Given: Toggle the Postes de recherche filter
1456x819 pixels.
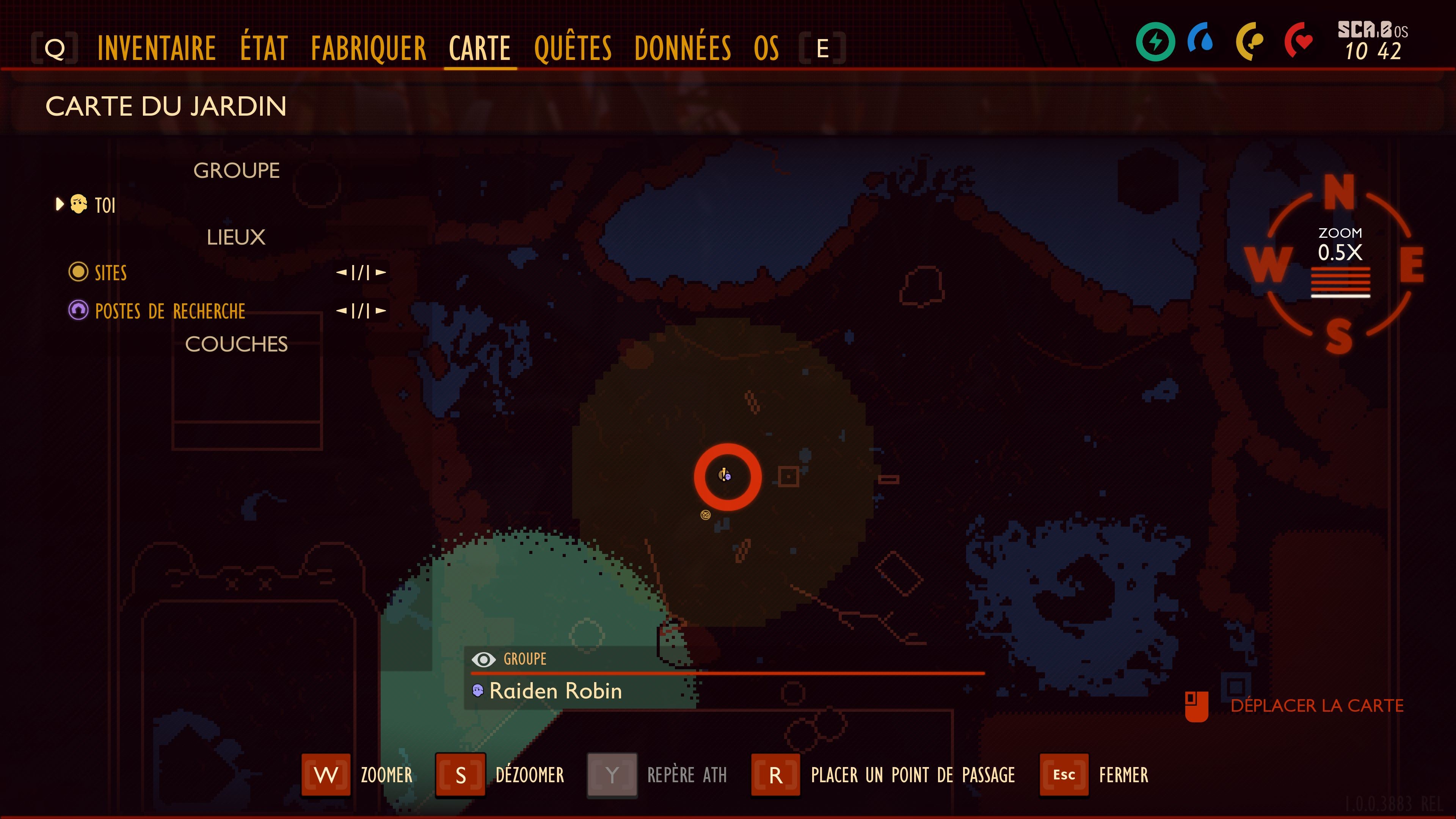Looking at the screenshot, I should [169, 311].
